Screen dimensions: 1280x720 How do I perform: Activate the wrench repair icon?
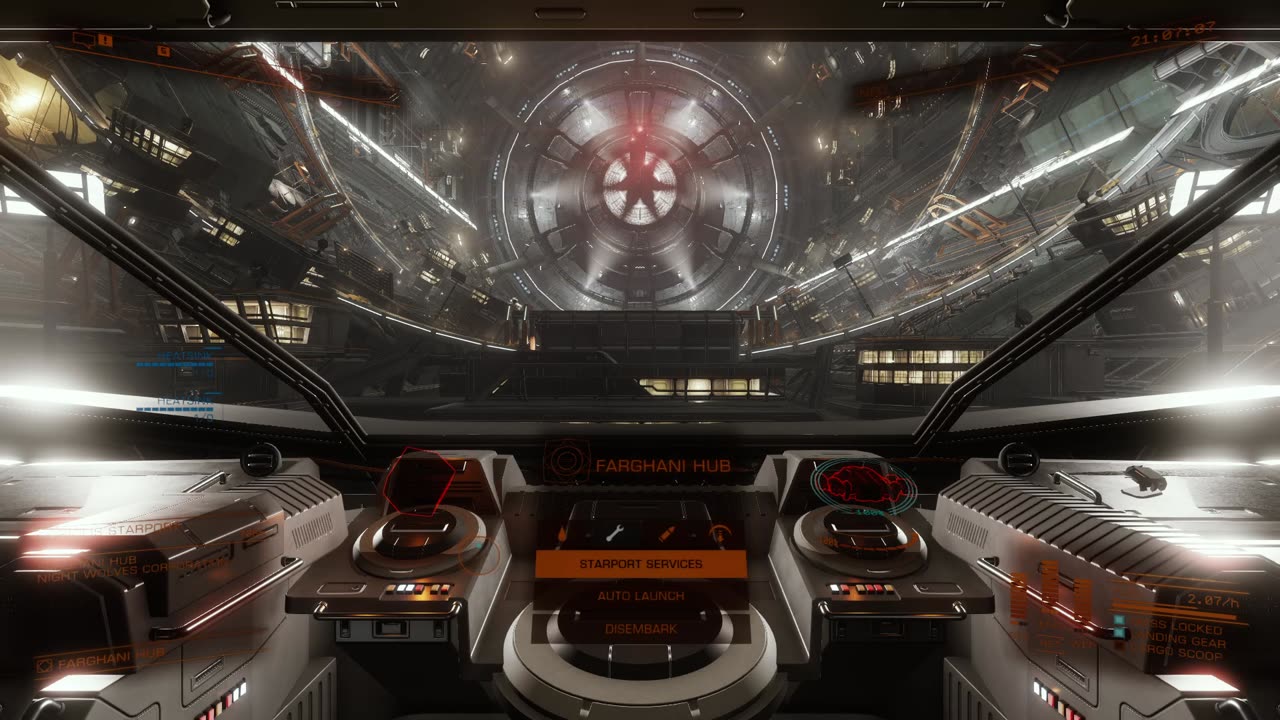[614, 533]
